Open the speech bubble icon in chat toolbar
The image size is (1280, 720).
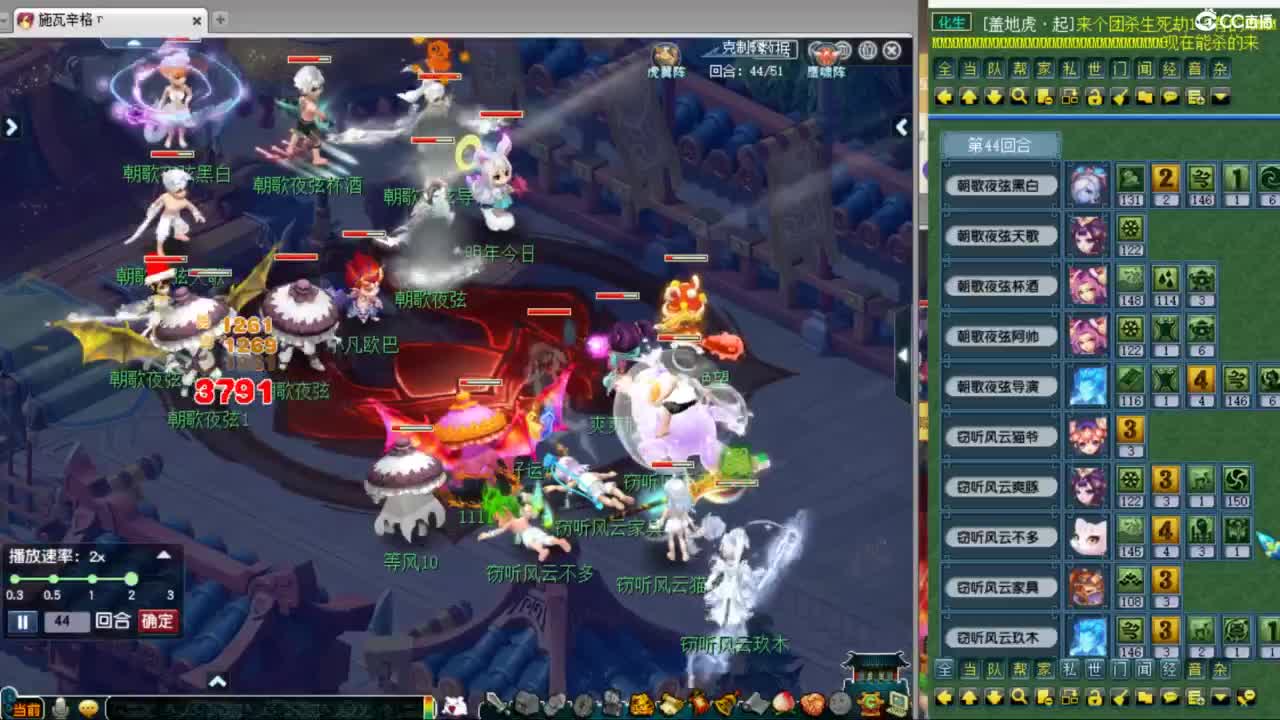click(x=1169, y=97)
